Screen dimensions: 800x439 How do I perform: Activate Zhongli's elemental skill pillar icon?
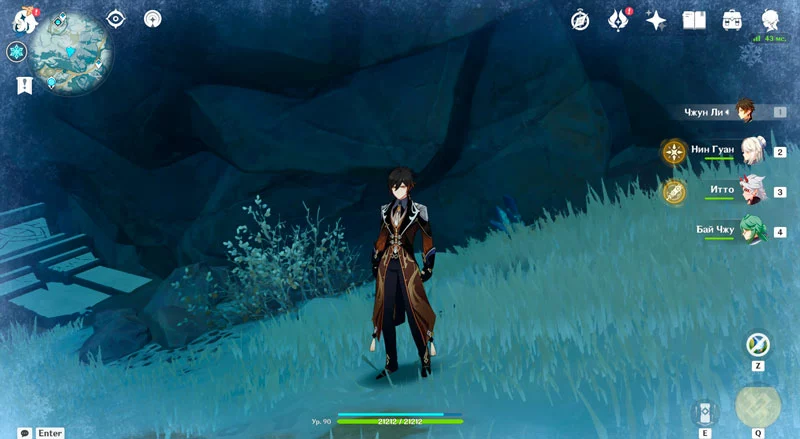705,412
